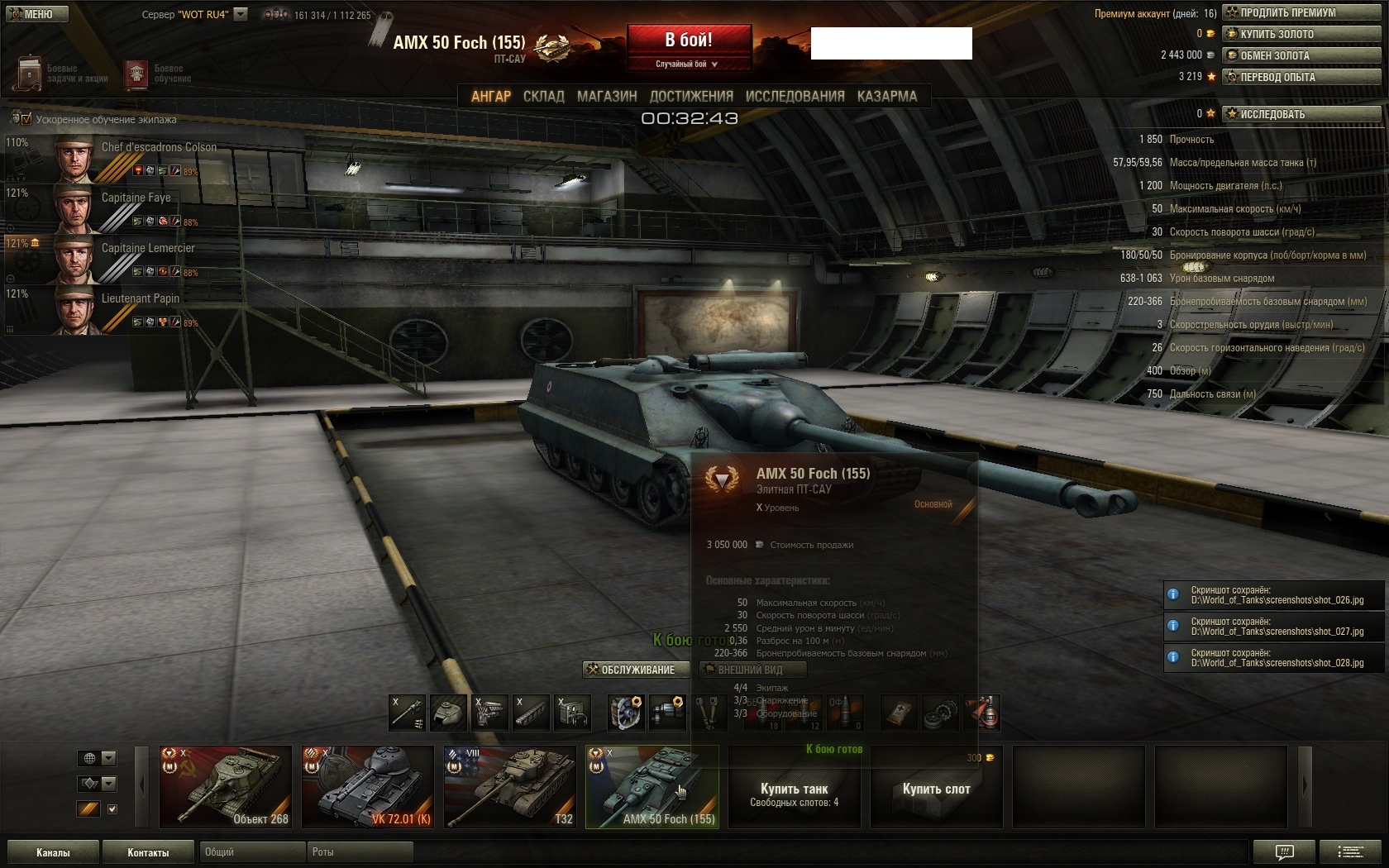Start the battle with В бой! button

(689, 41)
